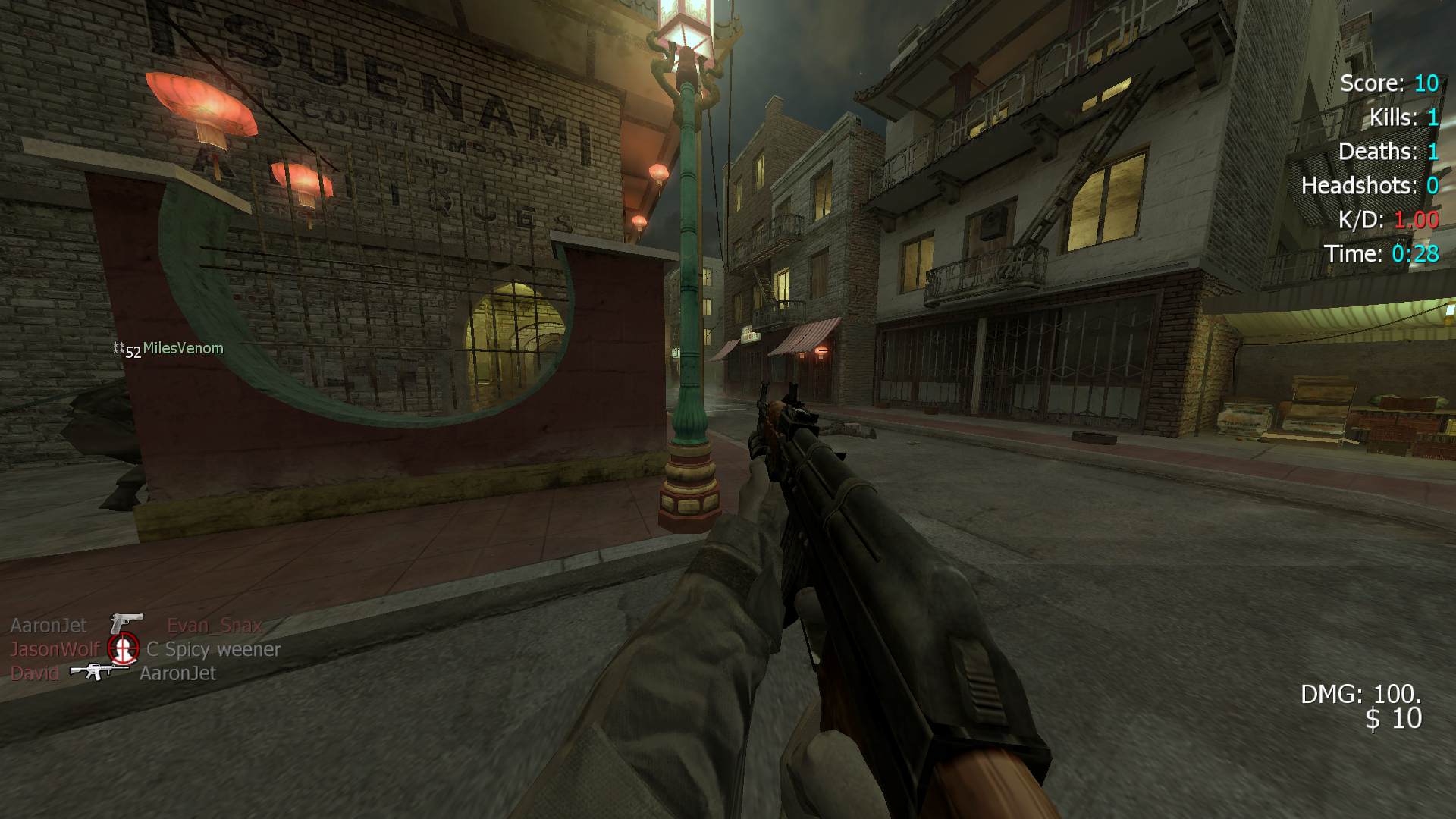Click the rifle icon next to David
The width and height of the screenshot is (1456, 819).
pyautogui.click(x=99, y=671)
